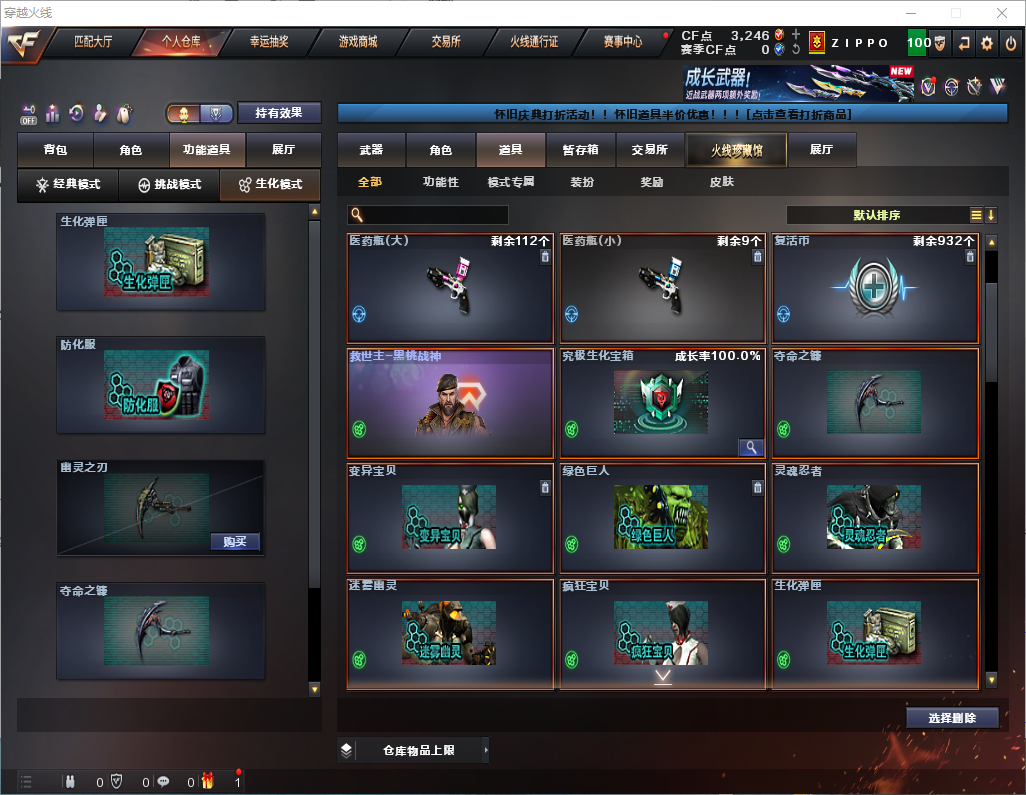This screenshot has width=1026, height=795.
Task: Switch to 火线通行证 pass page
Action: tap(534, 42)
